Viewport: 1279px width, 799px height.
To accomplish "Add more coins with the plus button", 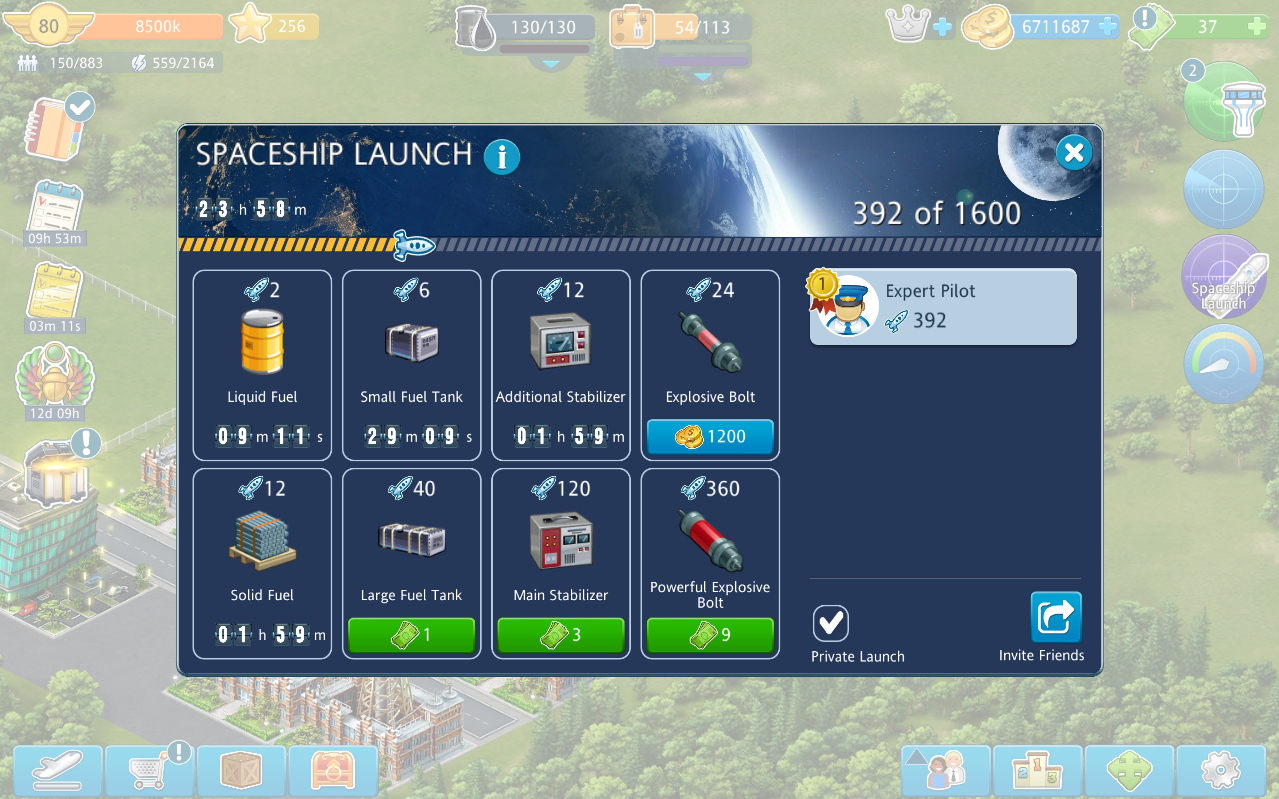I will (x=1107, y=27).
